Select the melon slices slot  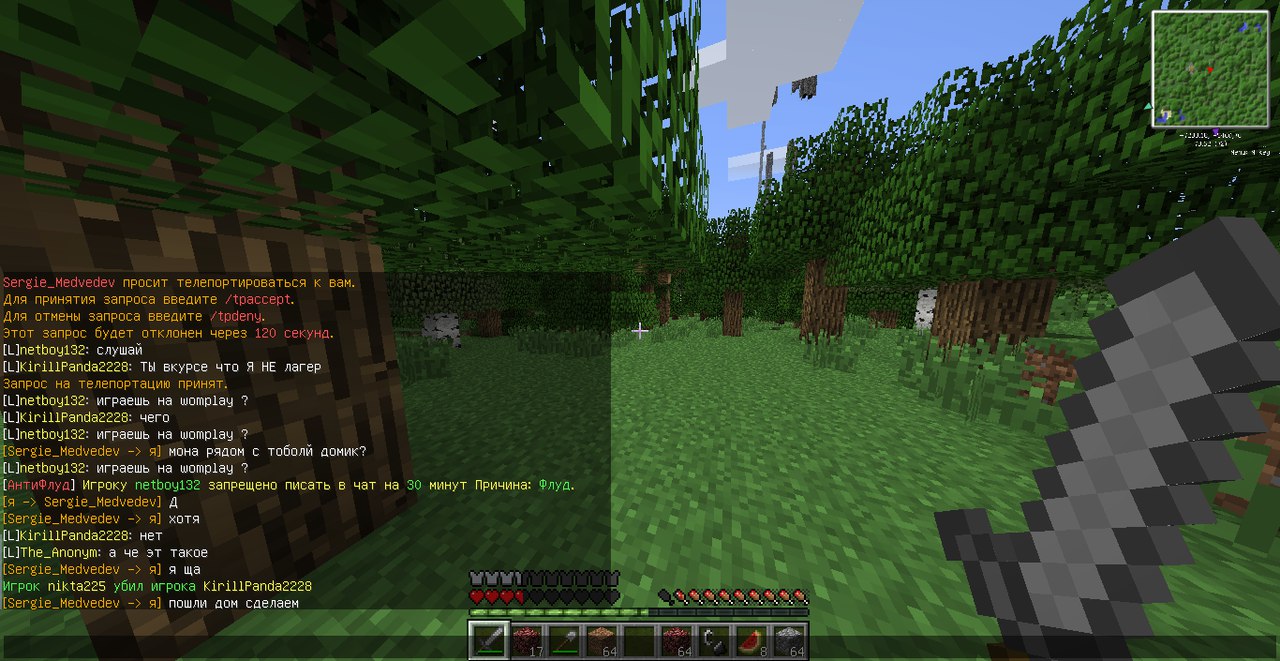(752, 640)
